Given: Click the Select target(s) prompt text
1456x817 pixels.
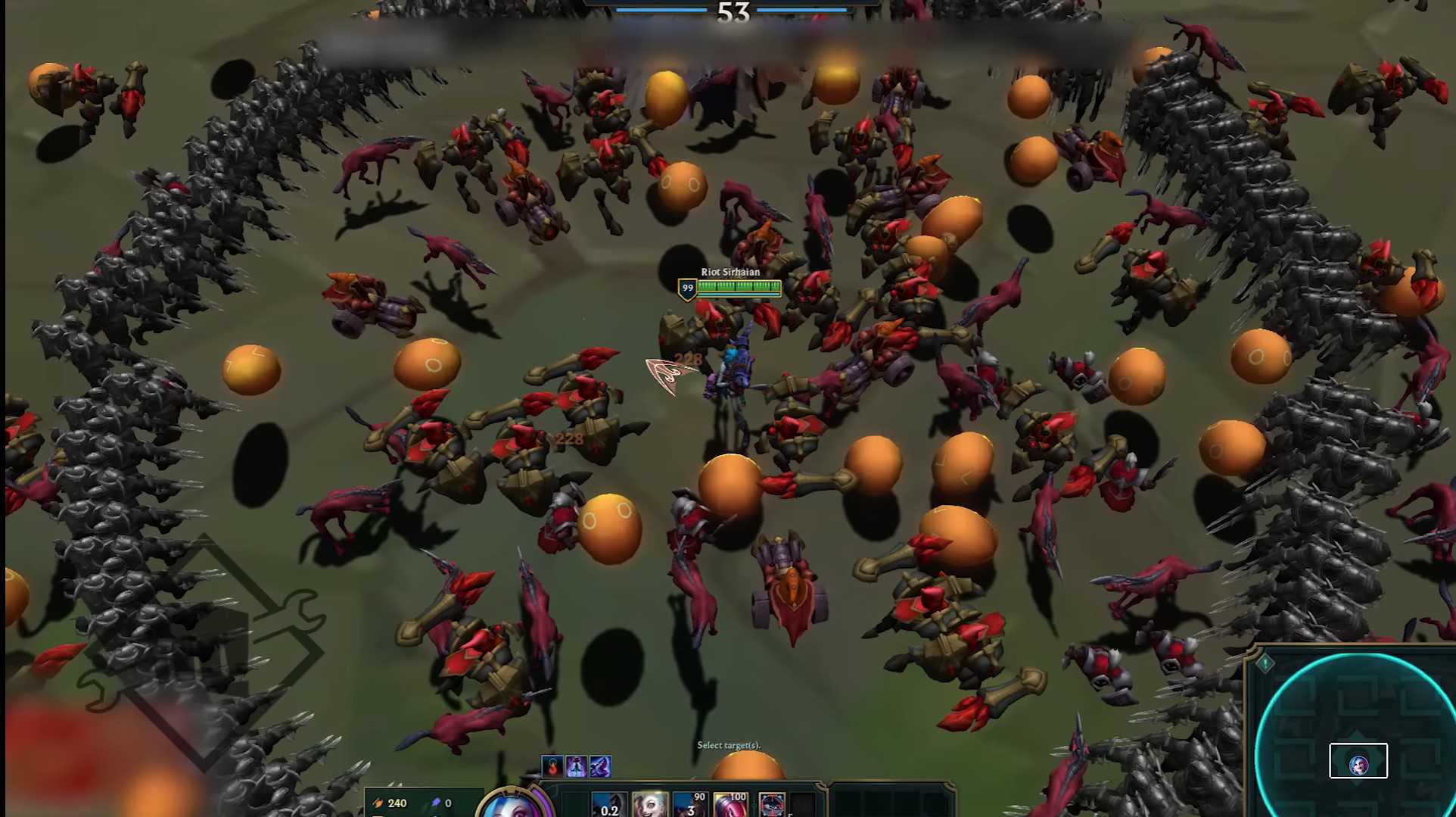Looking at the screenshot, I should [x=730, y=745].
